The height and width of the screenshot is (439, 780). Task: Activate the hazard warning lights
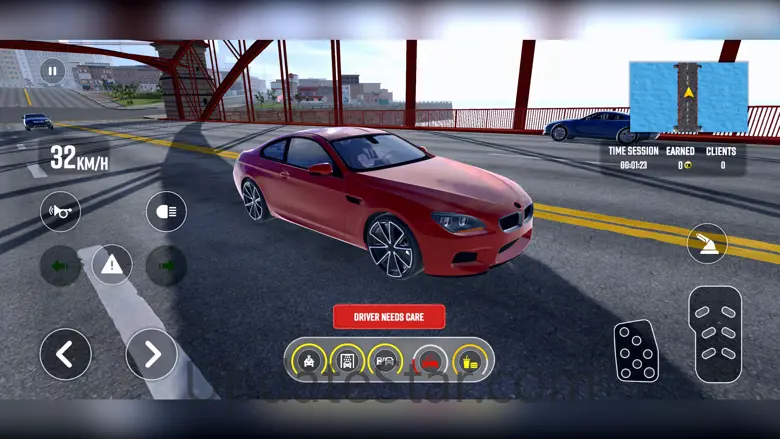click(x=112, y=265)
